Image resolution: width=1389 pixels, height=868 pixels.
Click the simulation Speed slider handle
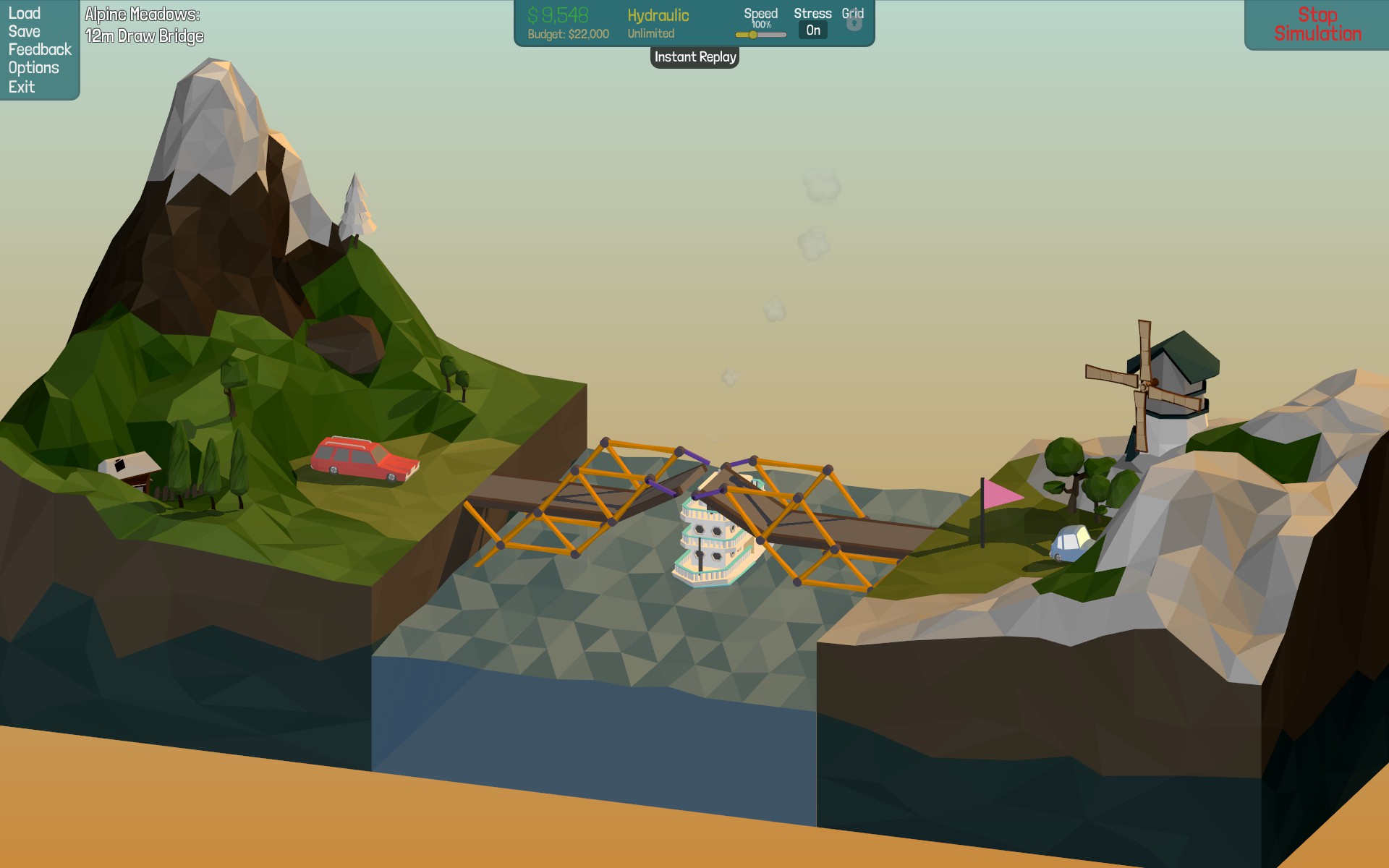pos(753,35)
